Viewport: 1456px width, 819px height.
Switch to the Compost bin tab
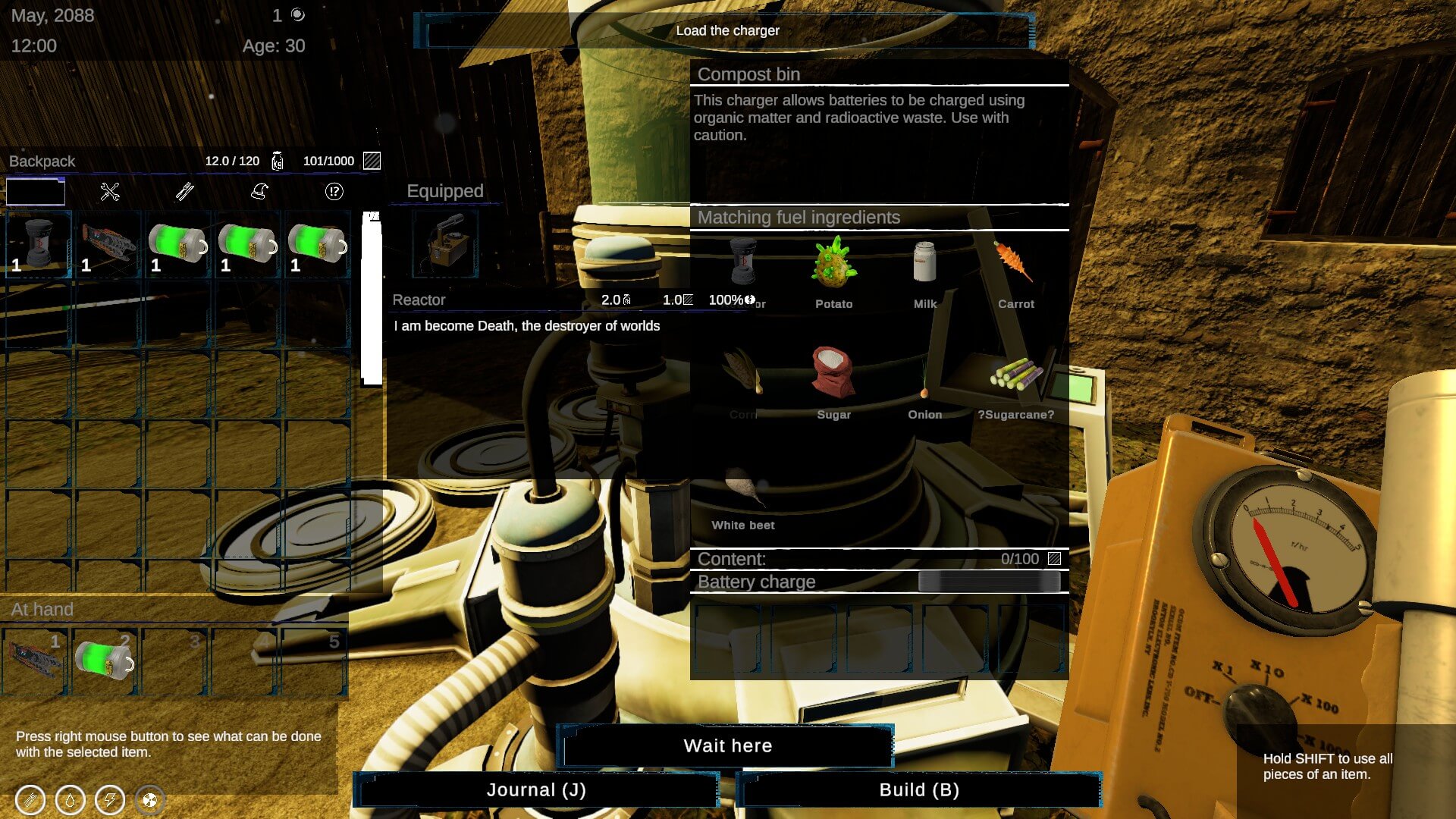tap(749, 74)
